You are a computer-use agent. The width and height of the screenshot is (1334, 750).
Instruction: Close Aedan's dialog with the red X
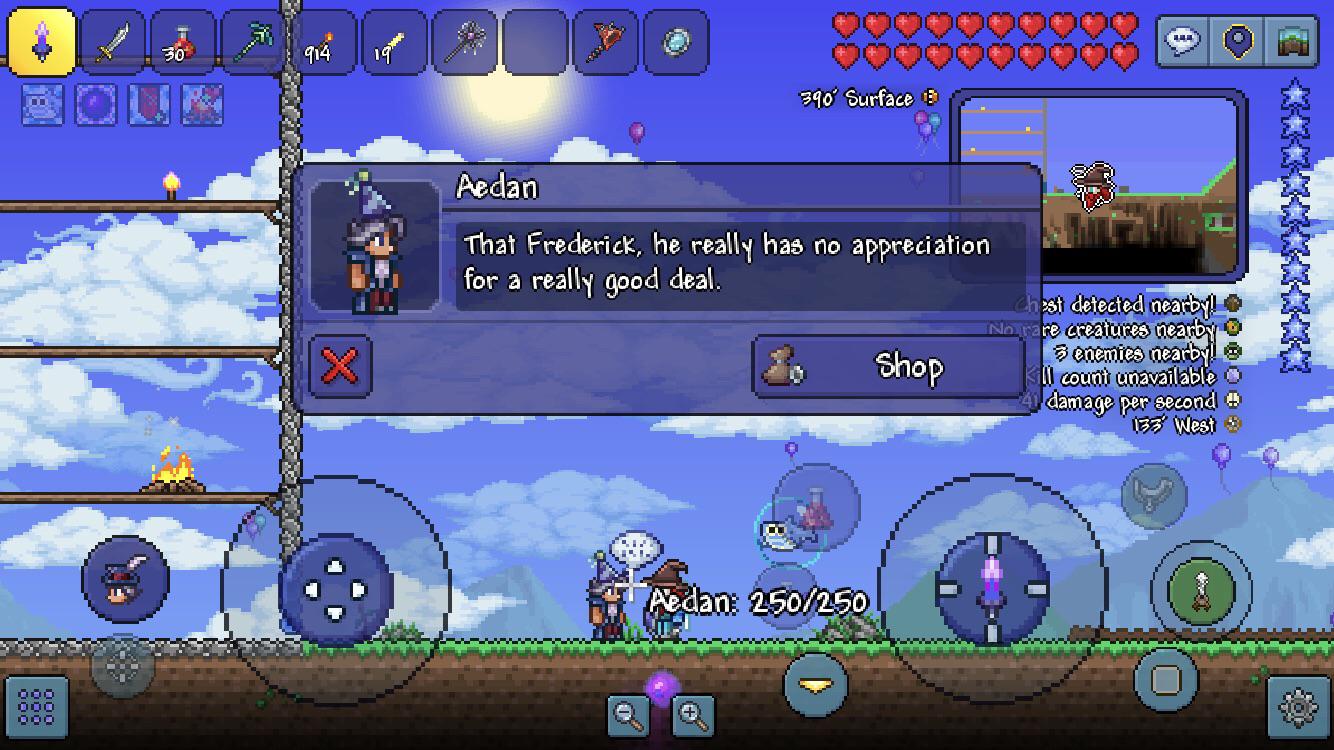(340, 367)
